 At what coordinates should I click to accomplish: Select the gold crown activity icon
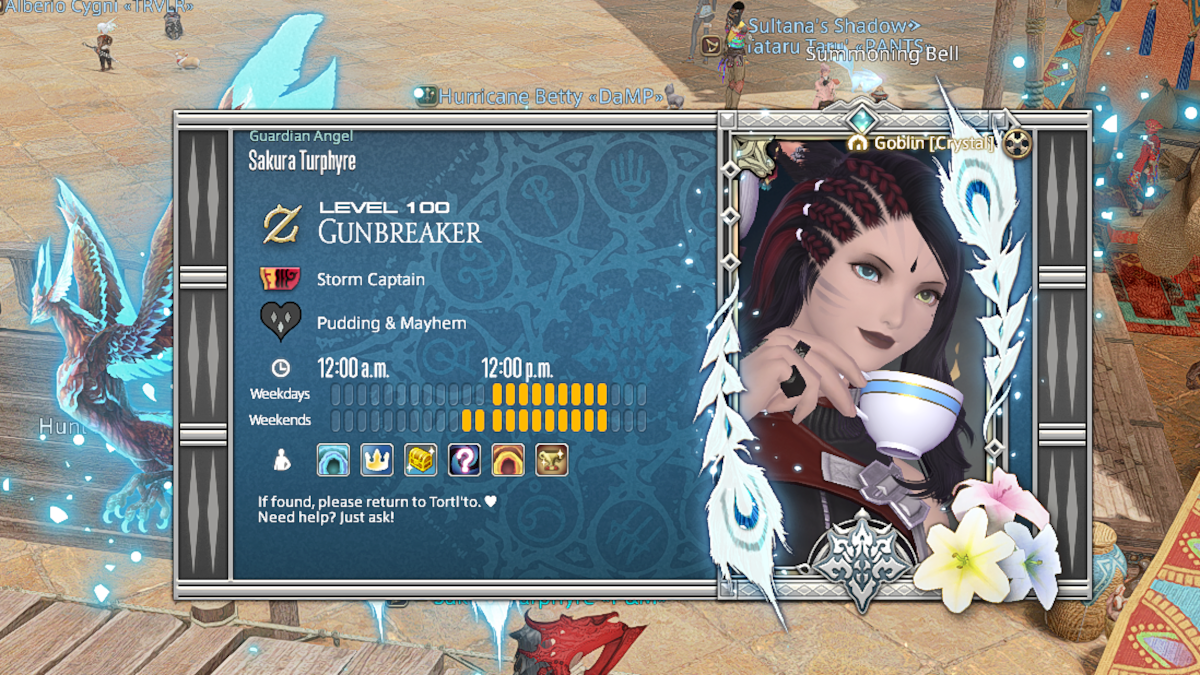pyautogui.click(x=377, y=460)
